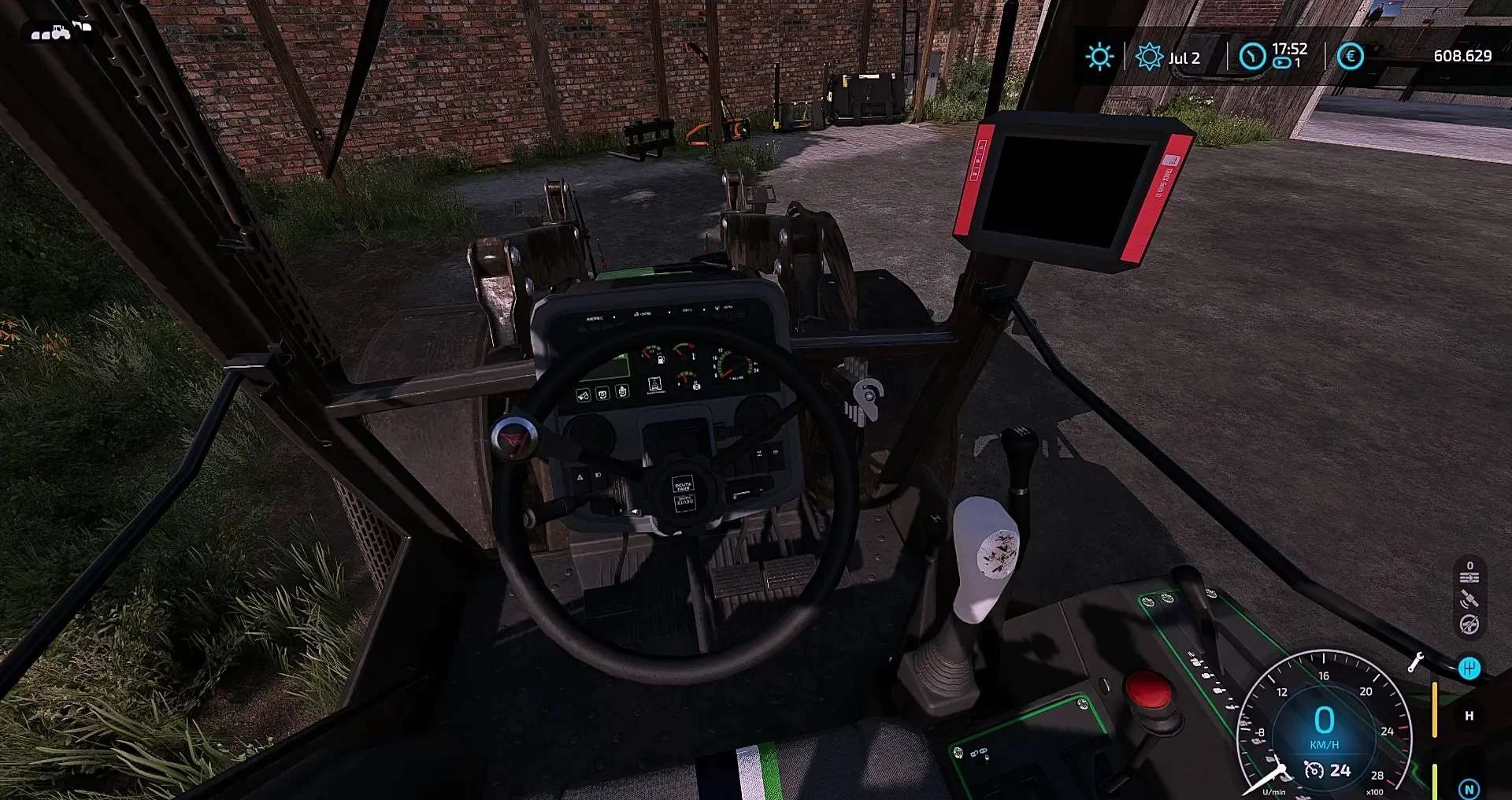Click the sunny weather forecast icon
Image resolution: width=1512 pixels, height=800 pixels.
pyautogui.click(x=1099, y=57)
